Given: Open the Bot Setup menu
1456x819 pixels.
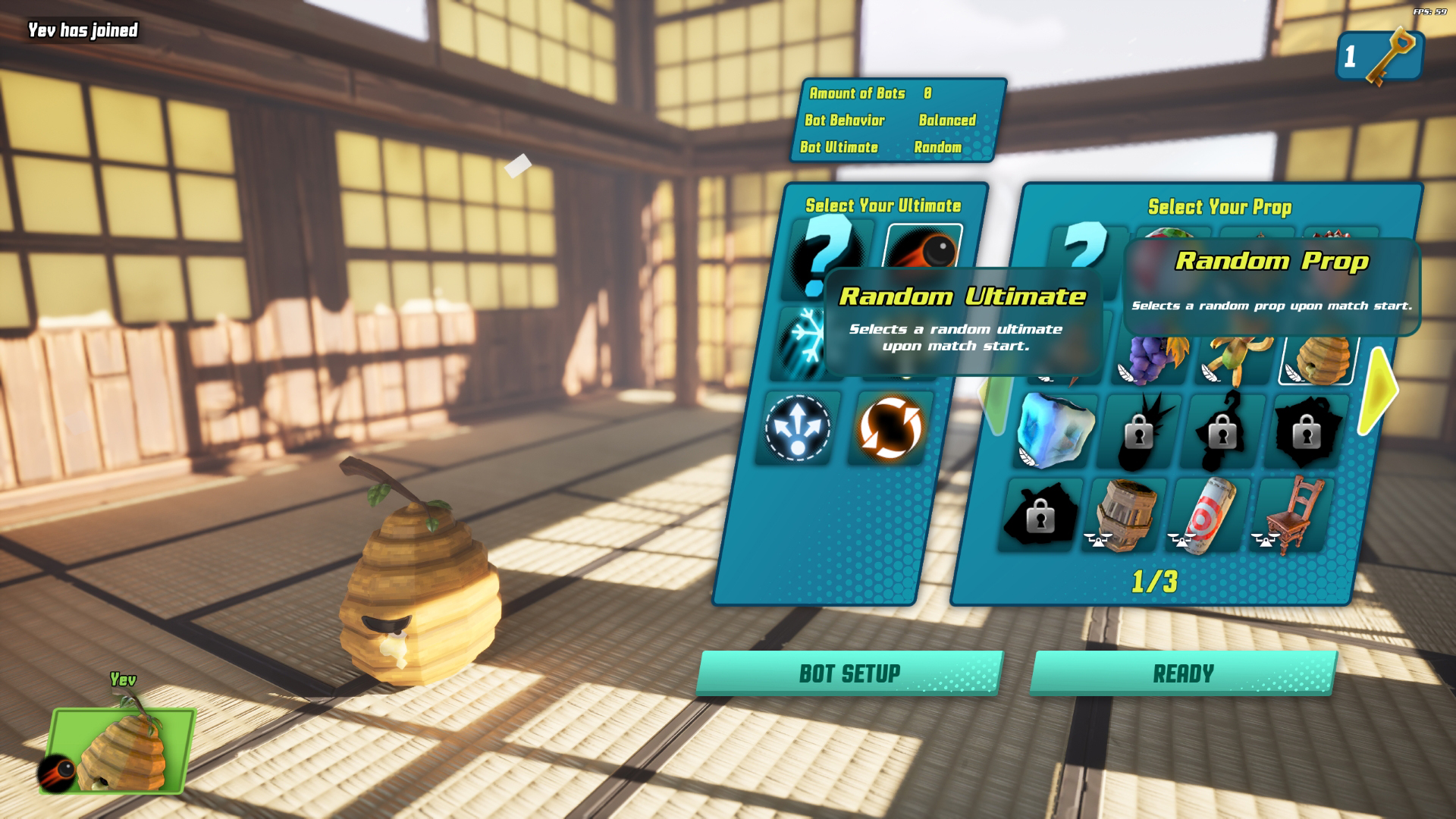Looking at the screenshot, I should coord(849,673).
